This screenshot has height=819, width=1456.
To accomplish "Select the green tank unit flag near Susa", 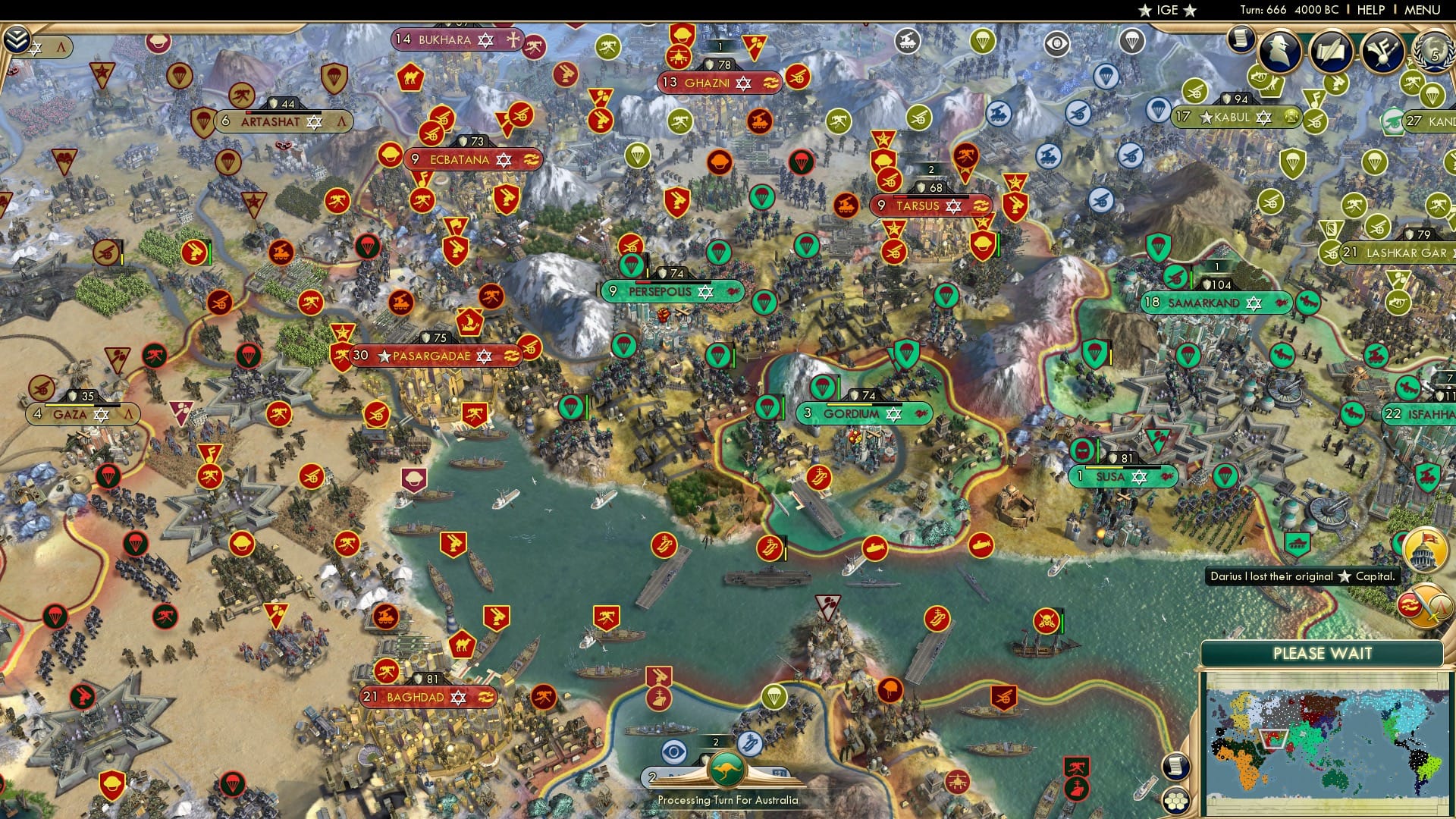I will tap(1297, 543).
